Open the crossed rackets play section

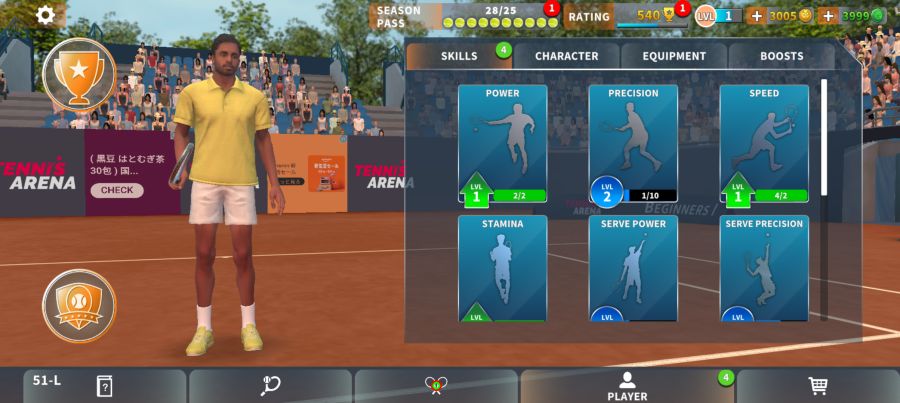coord(436,386)
